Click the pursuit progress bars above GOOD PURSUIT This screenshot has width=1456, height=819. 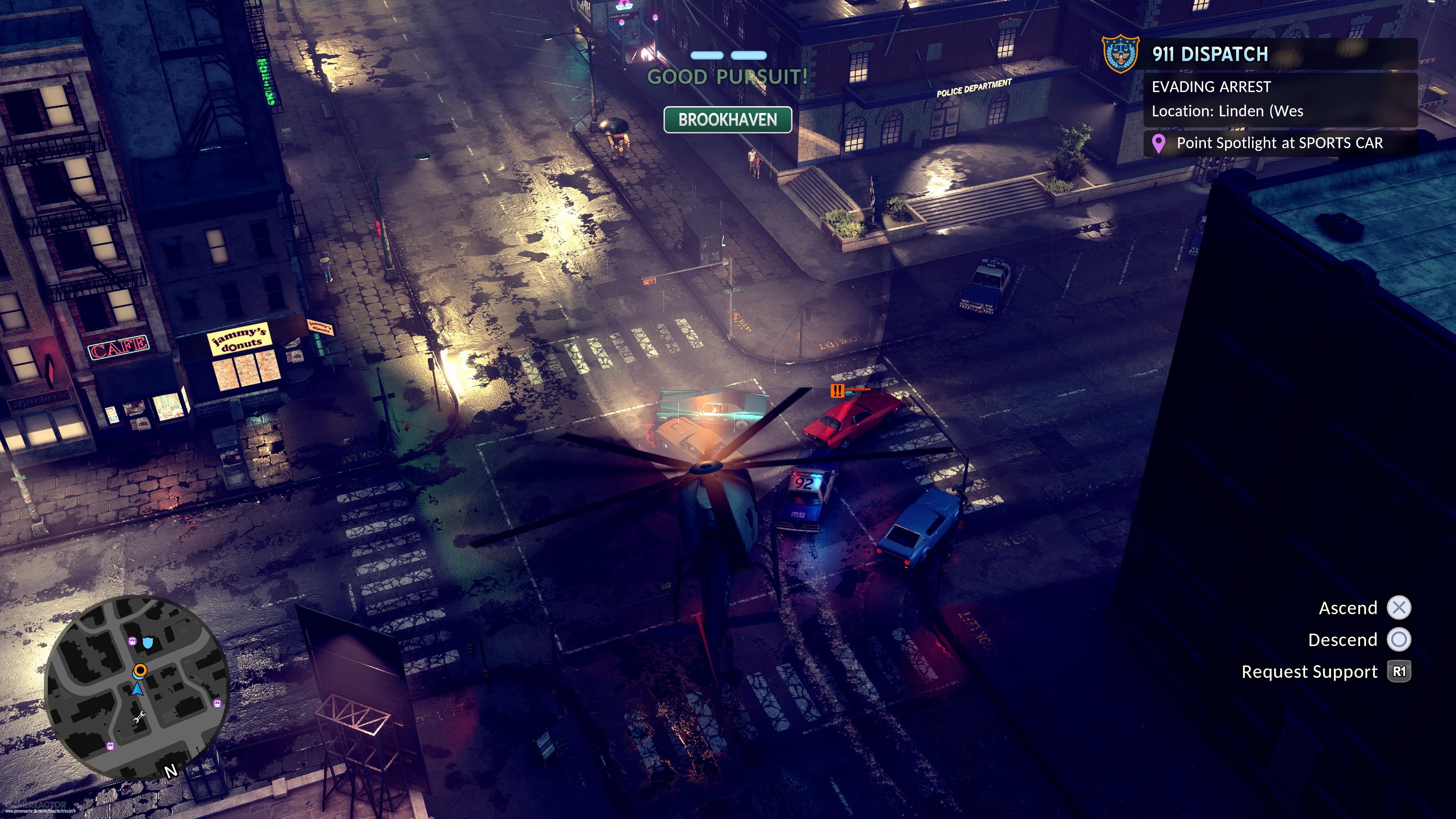728,55
